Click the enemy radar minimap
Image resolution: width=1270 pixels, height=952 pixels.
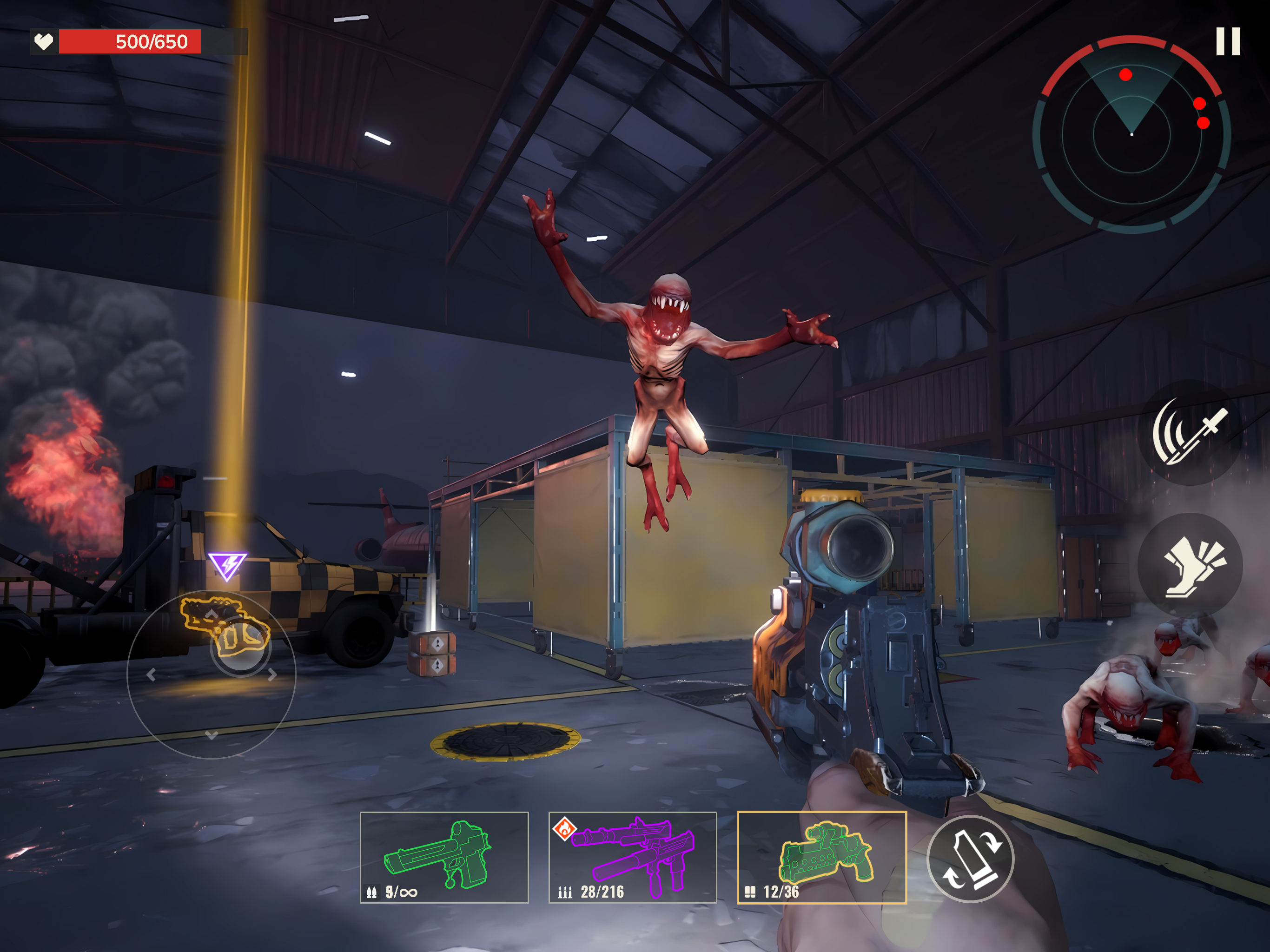[x=1131, y=134]
